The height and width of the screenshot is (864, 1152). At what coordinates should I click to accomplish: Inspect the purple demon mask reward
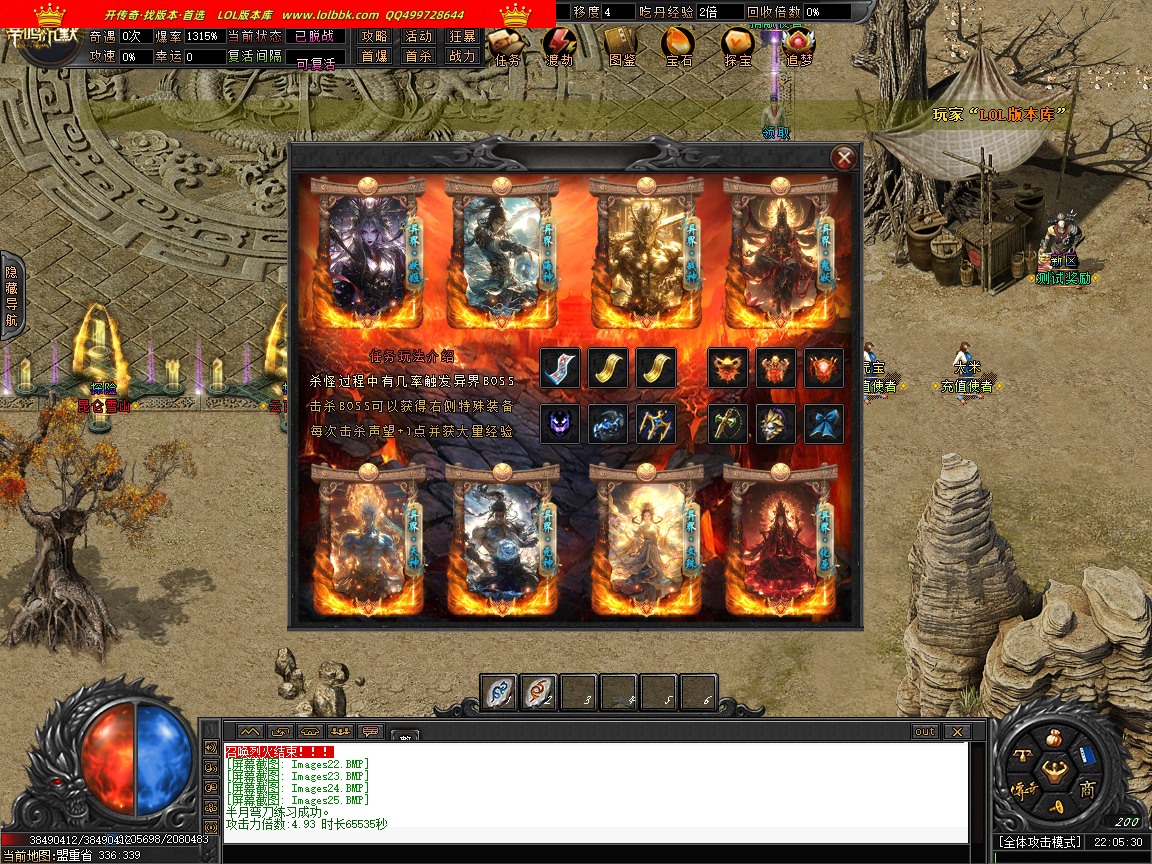click(x=560, y=424)
